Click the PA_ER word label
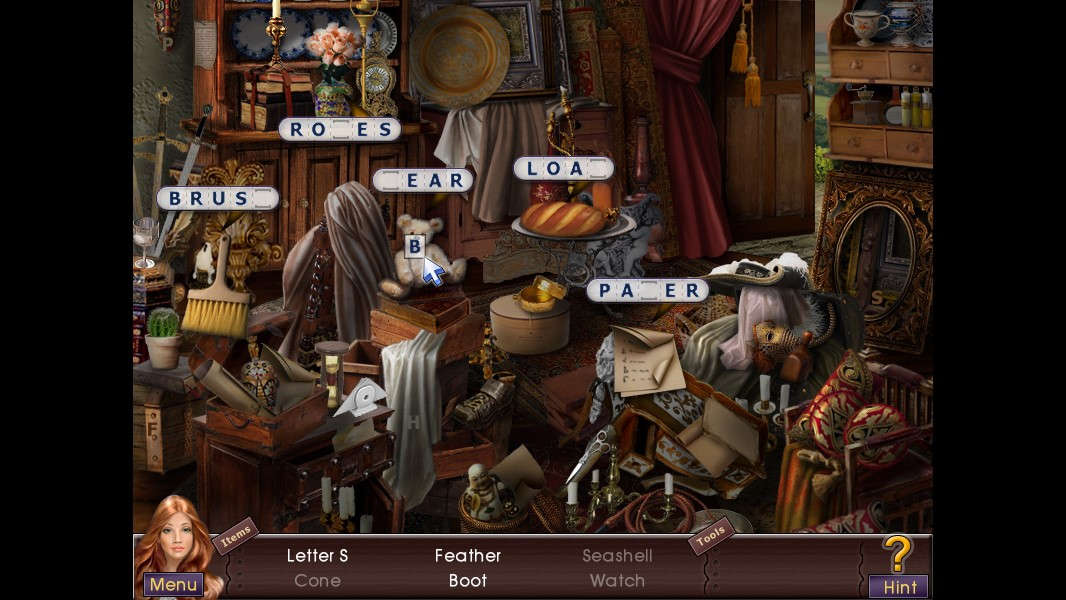Screen dimensions: 1066x600 click(x=647, y=290)
